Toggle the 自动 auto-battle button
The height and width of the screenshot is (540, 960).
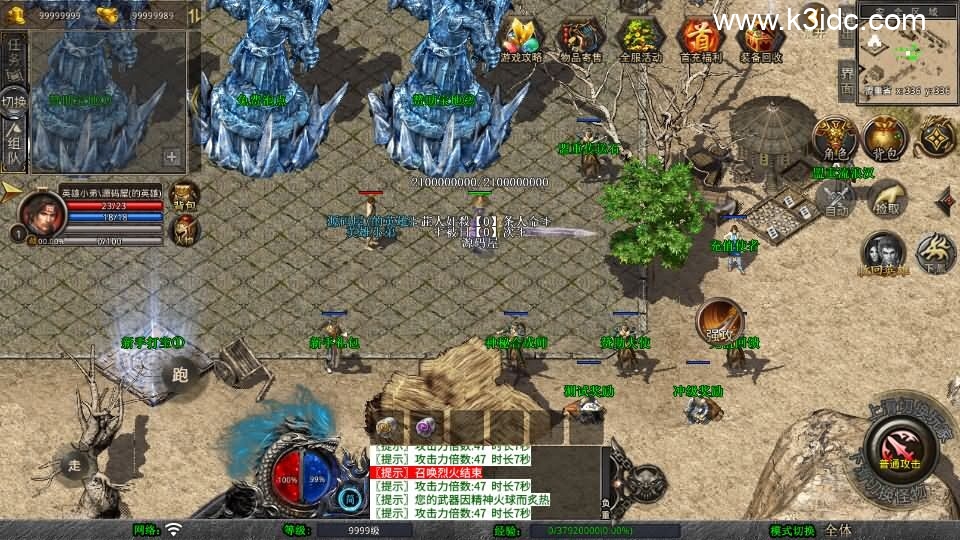pos(835,197)
